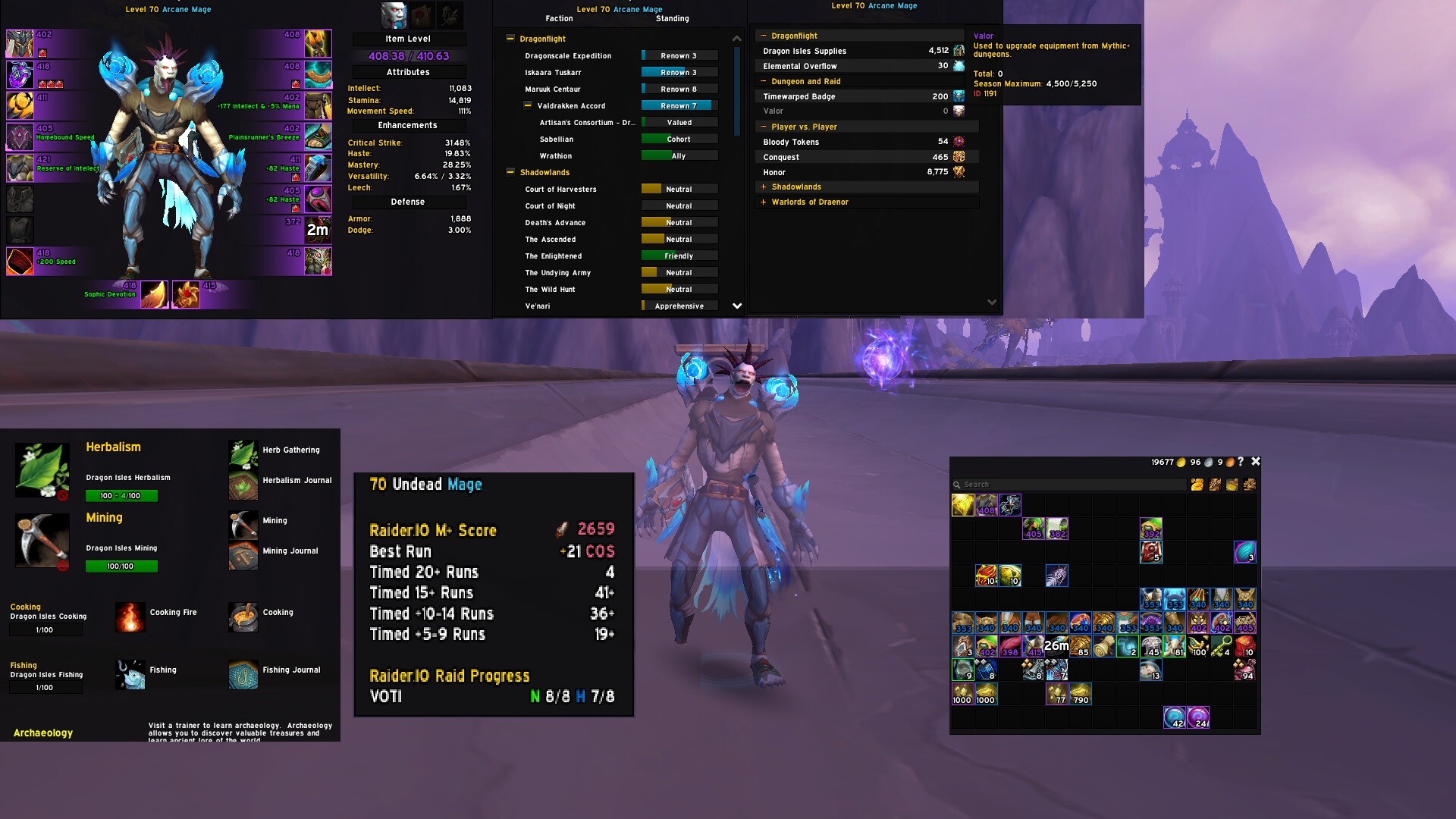Expand the Warlords of Draenor currencies
This screenshot has height=819, width=1456.
[763, 202]
